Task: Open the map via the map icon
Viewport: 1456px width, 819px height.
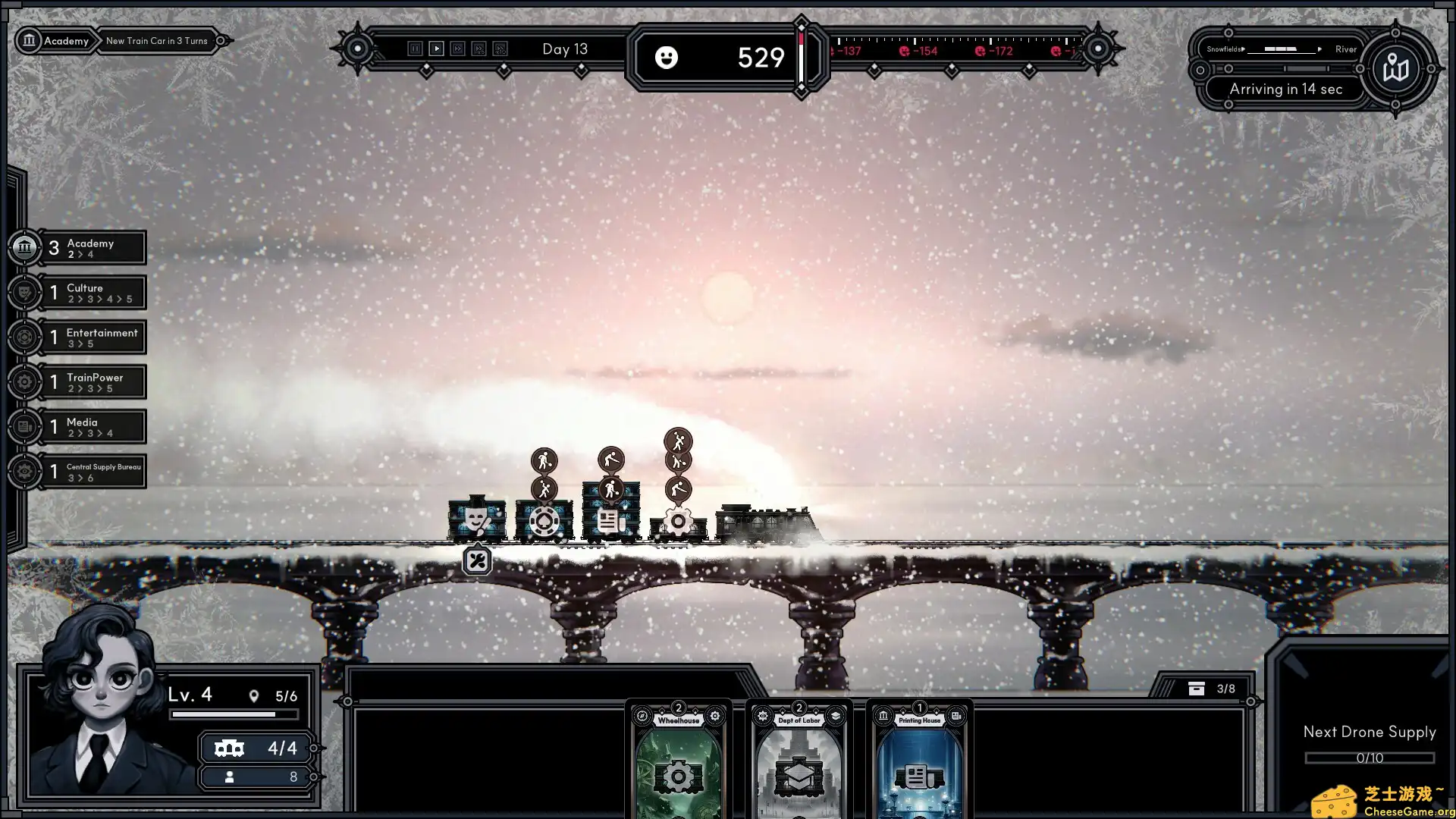Action: point(1398,68)
